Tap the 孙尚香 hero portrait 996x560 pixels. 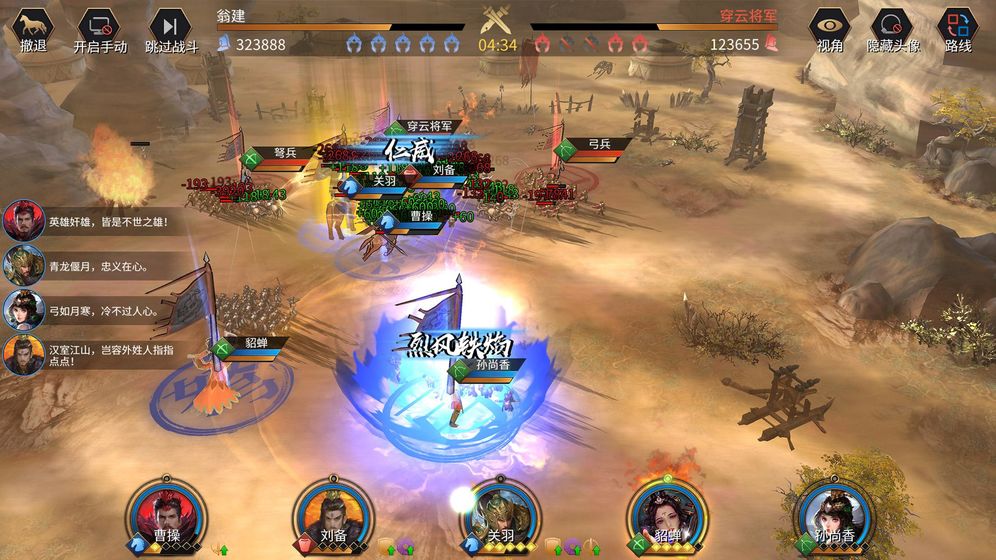(x=828, y=515)
